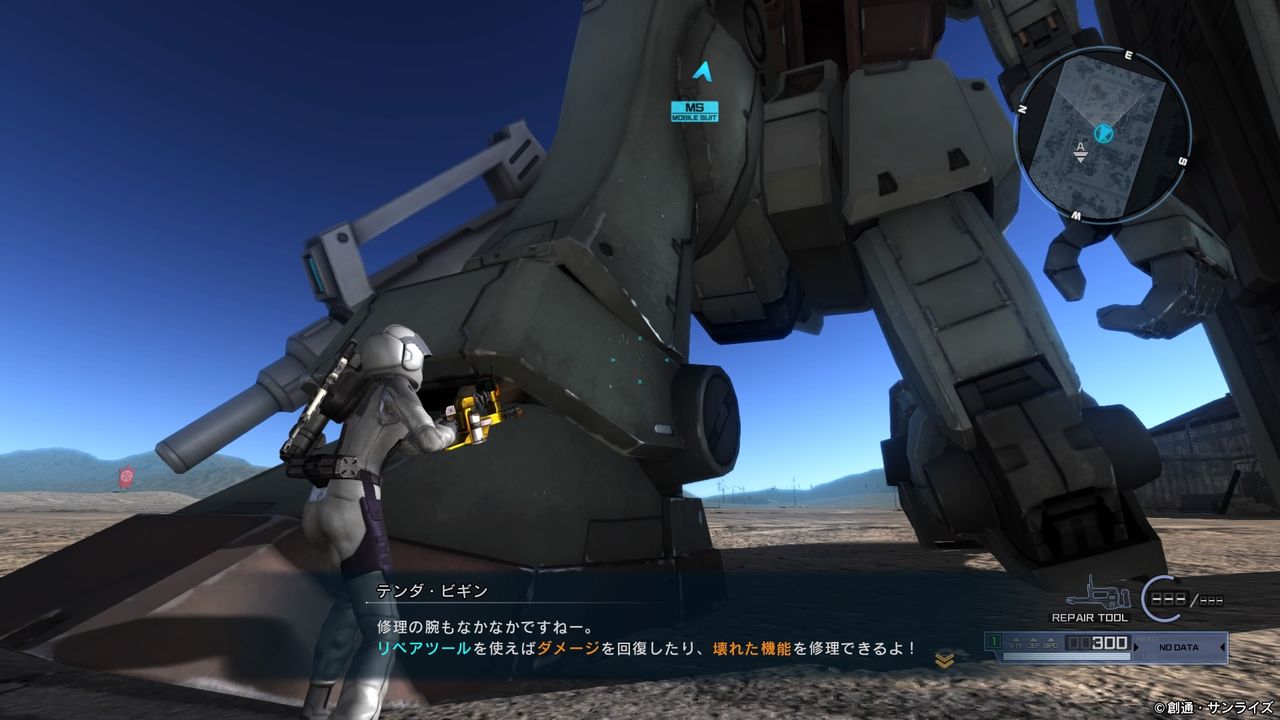Viewport: 1280px width, 720px height.
Task: Click the cyan player icon on minimap
Action: point(1103,133)
